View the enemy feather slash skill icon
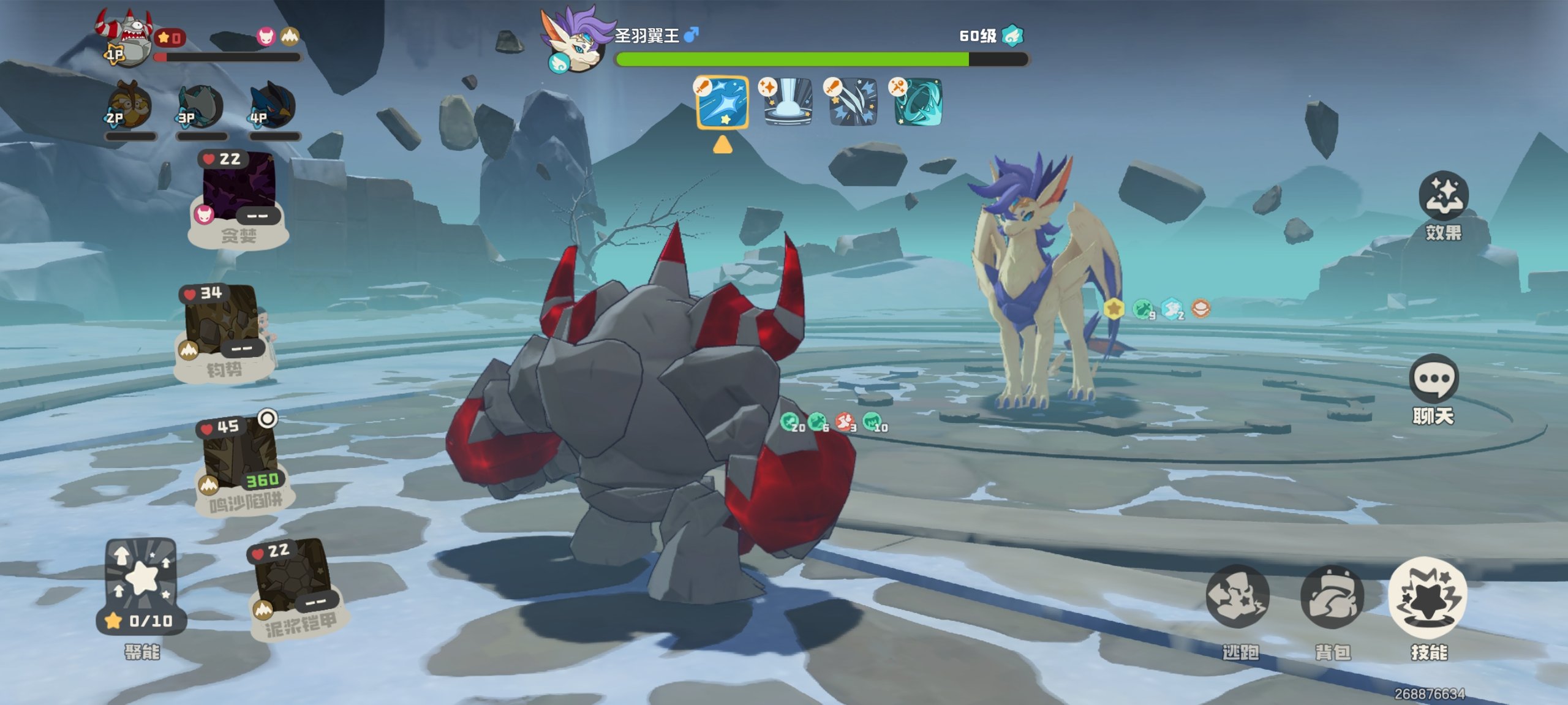This screenshot has height=705, width=1568. tap(852, 102)
